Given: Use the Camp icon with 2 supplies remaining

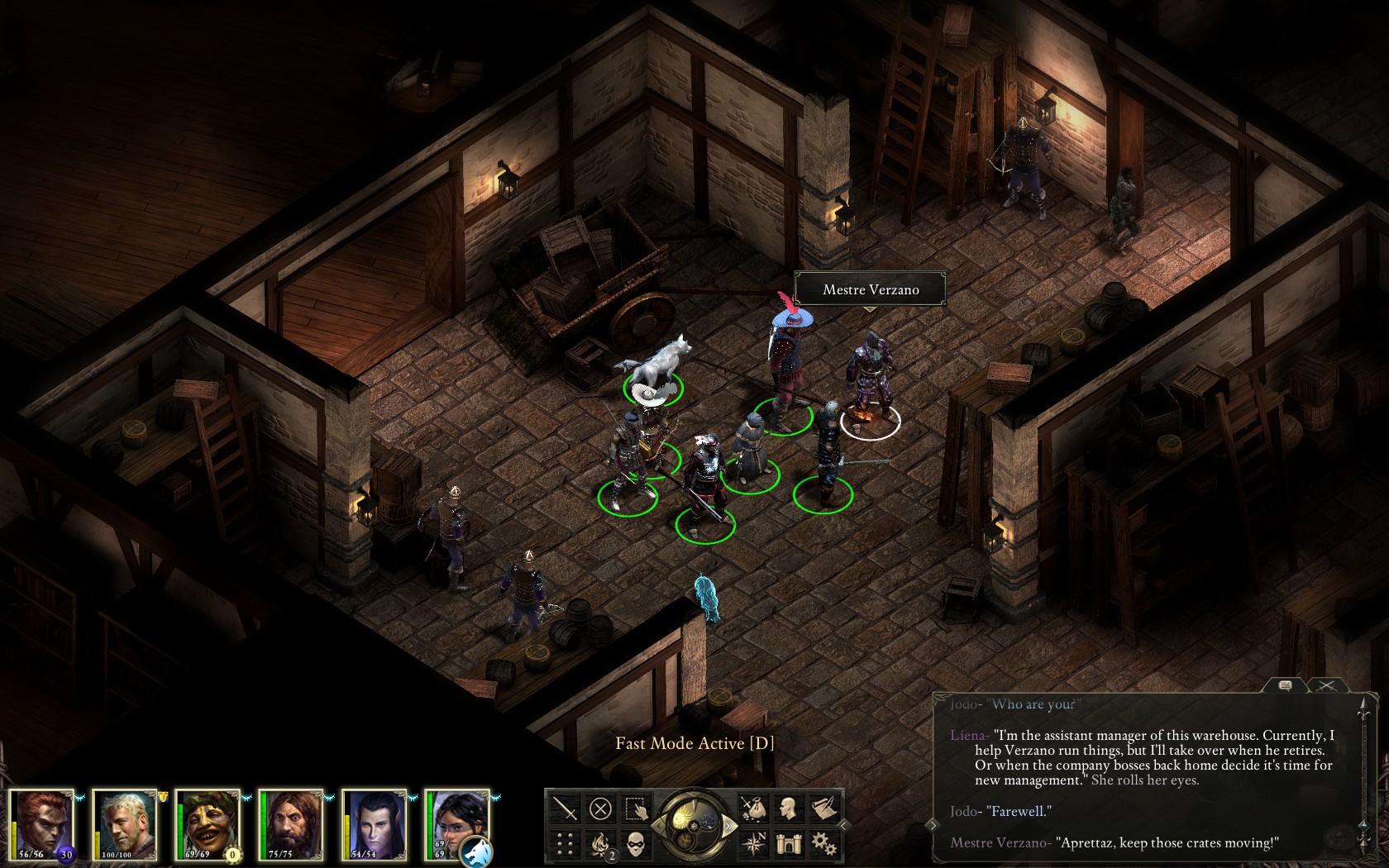Looking at the screenshot, I should [600, 842].
